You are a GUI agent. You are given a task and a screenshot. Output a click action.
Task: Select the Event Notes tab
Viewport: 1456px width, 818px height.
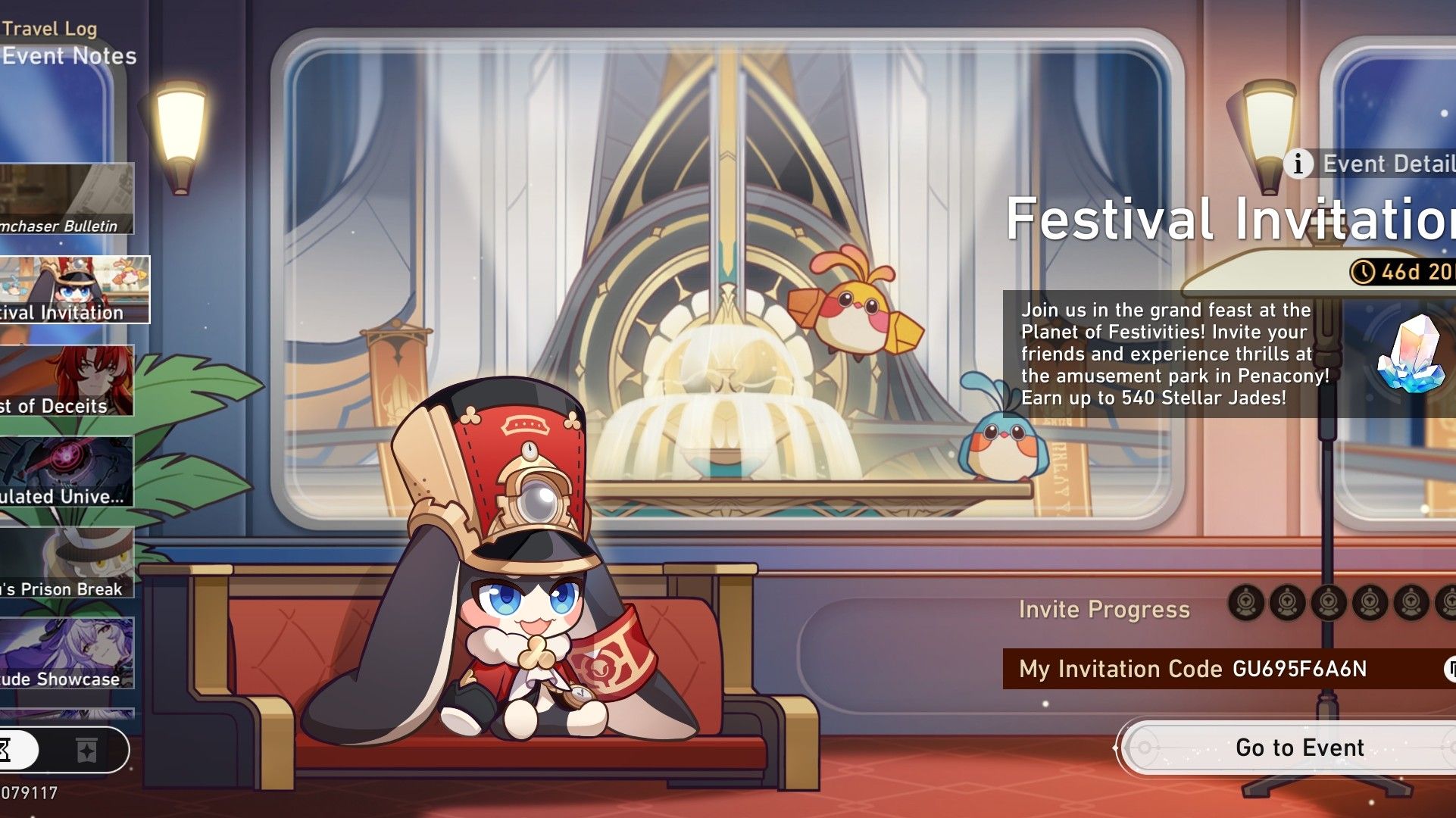coord(68,56)
